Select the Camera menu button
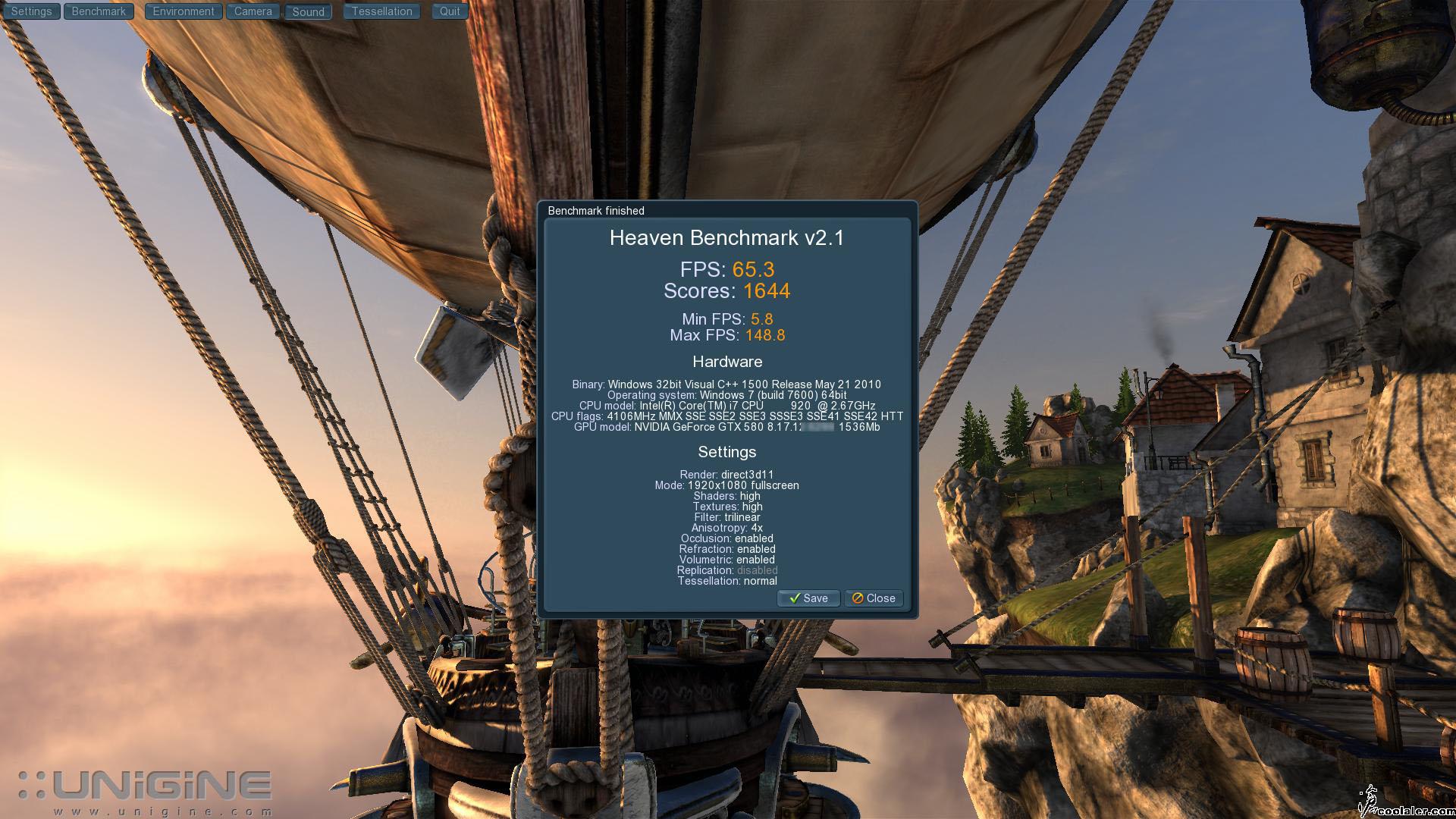Image resolution: width=1456 pixels, height=819 pixels. (x=253, y=11)
